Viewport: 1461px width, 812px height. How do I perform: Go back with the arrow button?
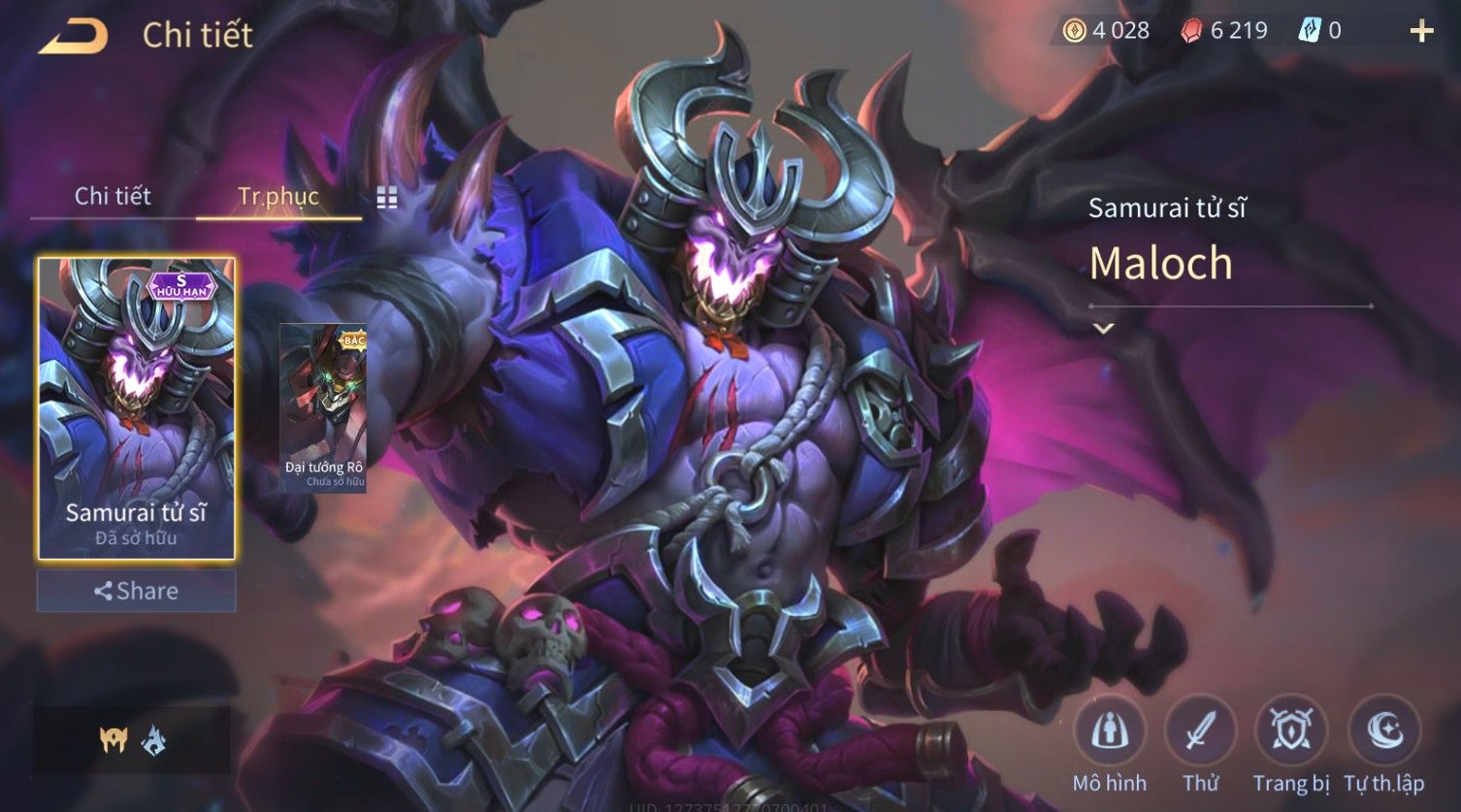coord(73,37)
